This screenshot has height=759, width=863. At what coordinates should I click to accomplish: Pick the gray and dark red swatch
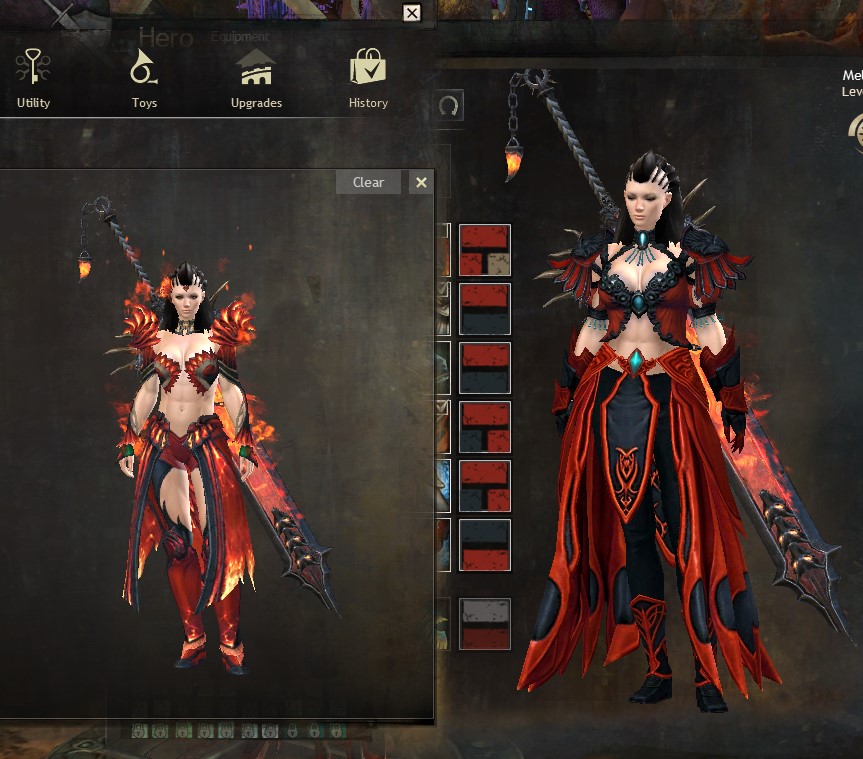[x=485, y=624]
